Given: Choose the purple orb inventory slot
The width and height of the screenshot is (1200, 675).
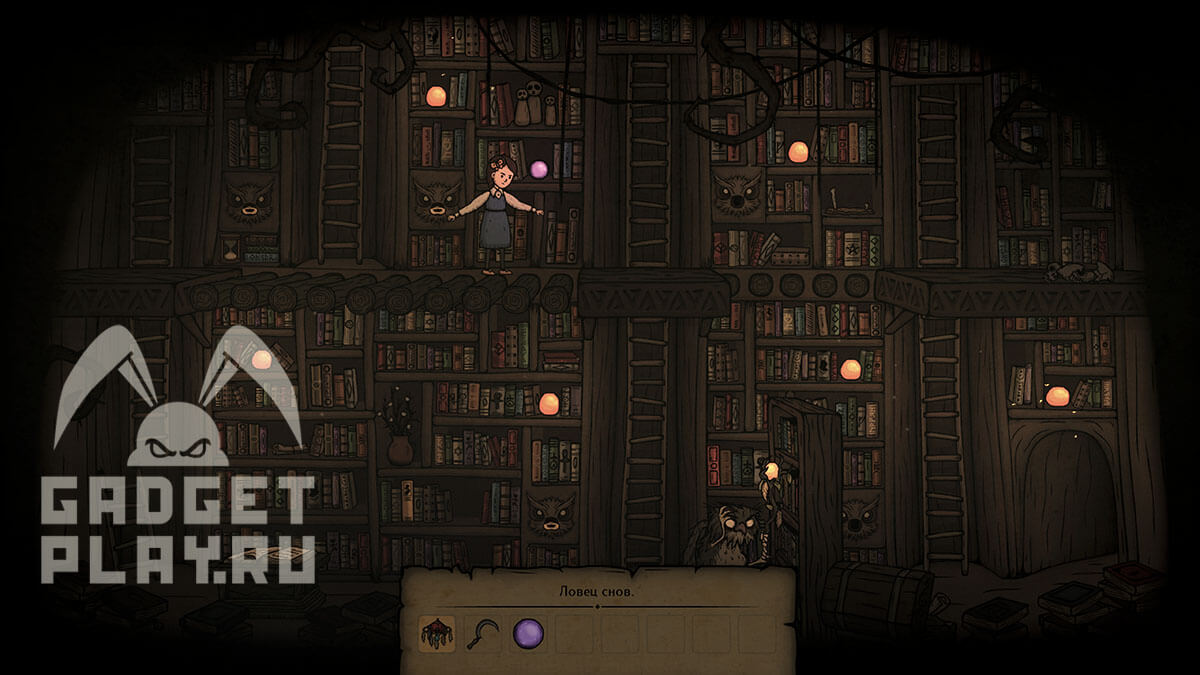Looking at the screenshot, I should [528, 633].
